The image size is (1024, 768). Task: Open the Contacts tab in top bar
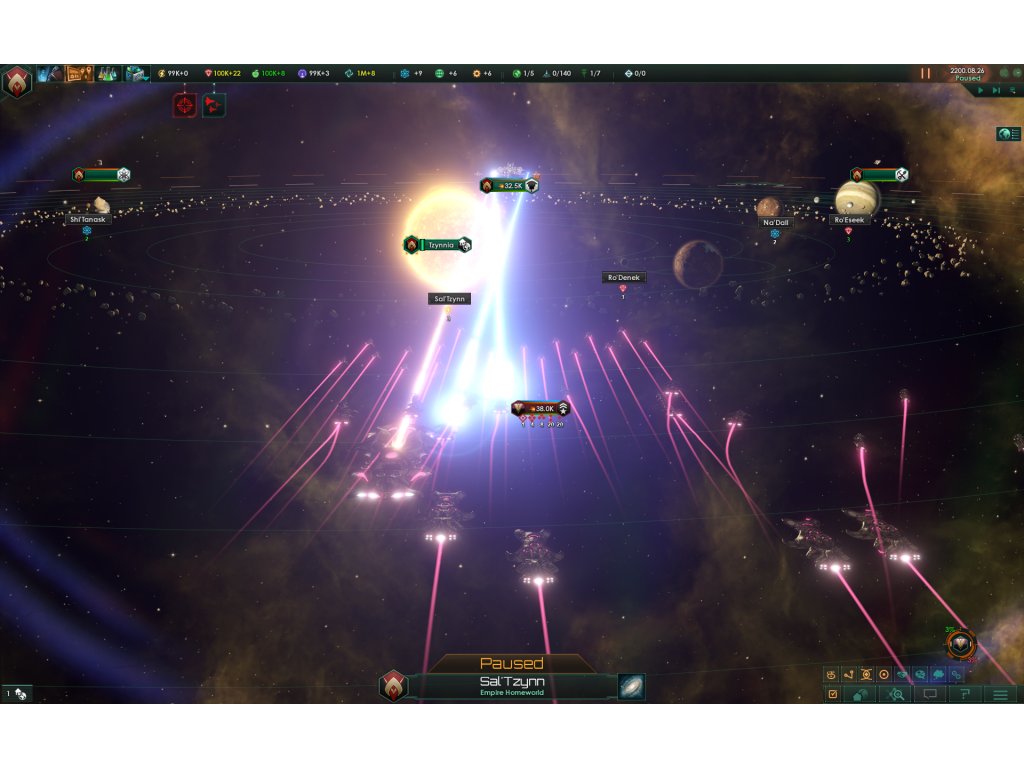[50, 73]
